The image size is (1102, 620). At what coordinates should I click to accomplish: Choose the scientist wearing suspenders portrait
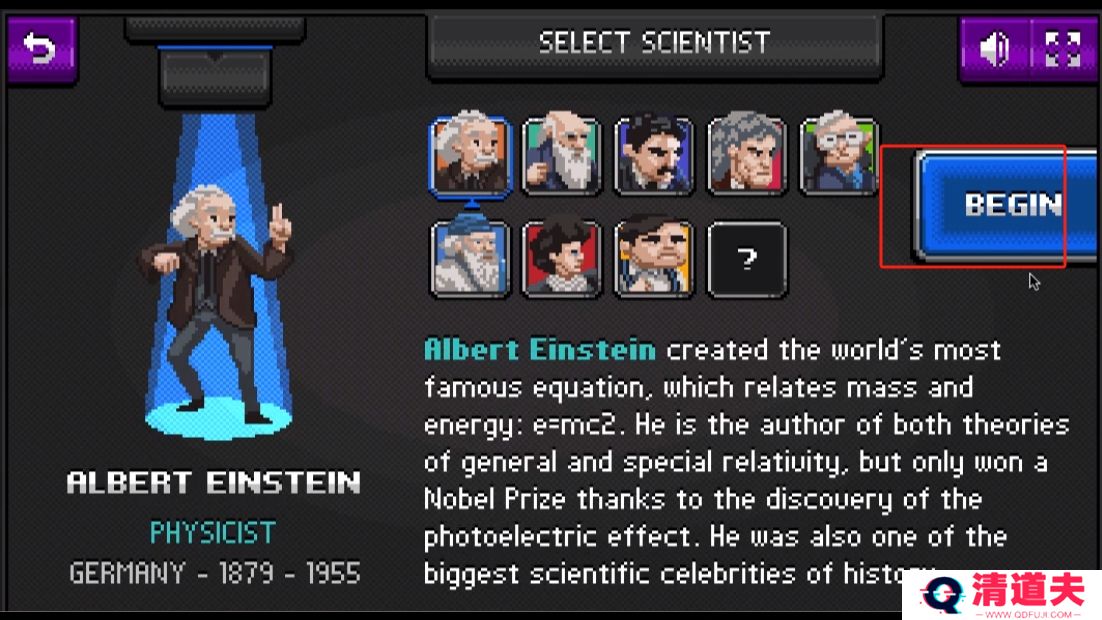click(654, 259)
